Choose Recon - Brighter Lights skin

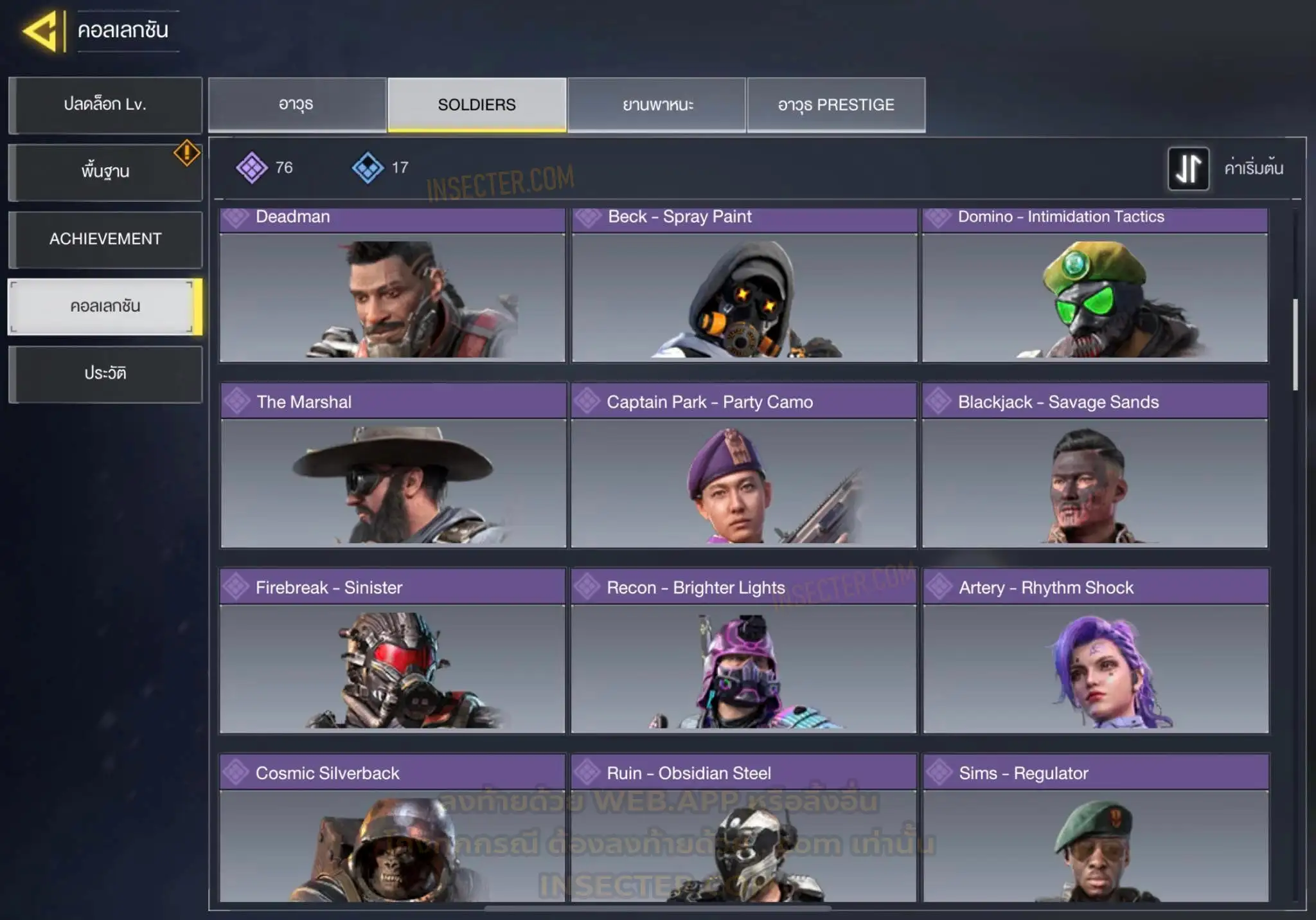point(743,651)
